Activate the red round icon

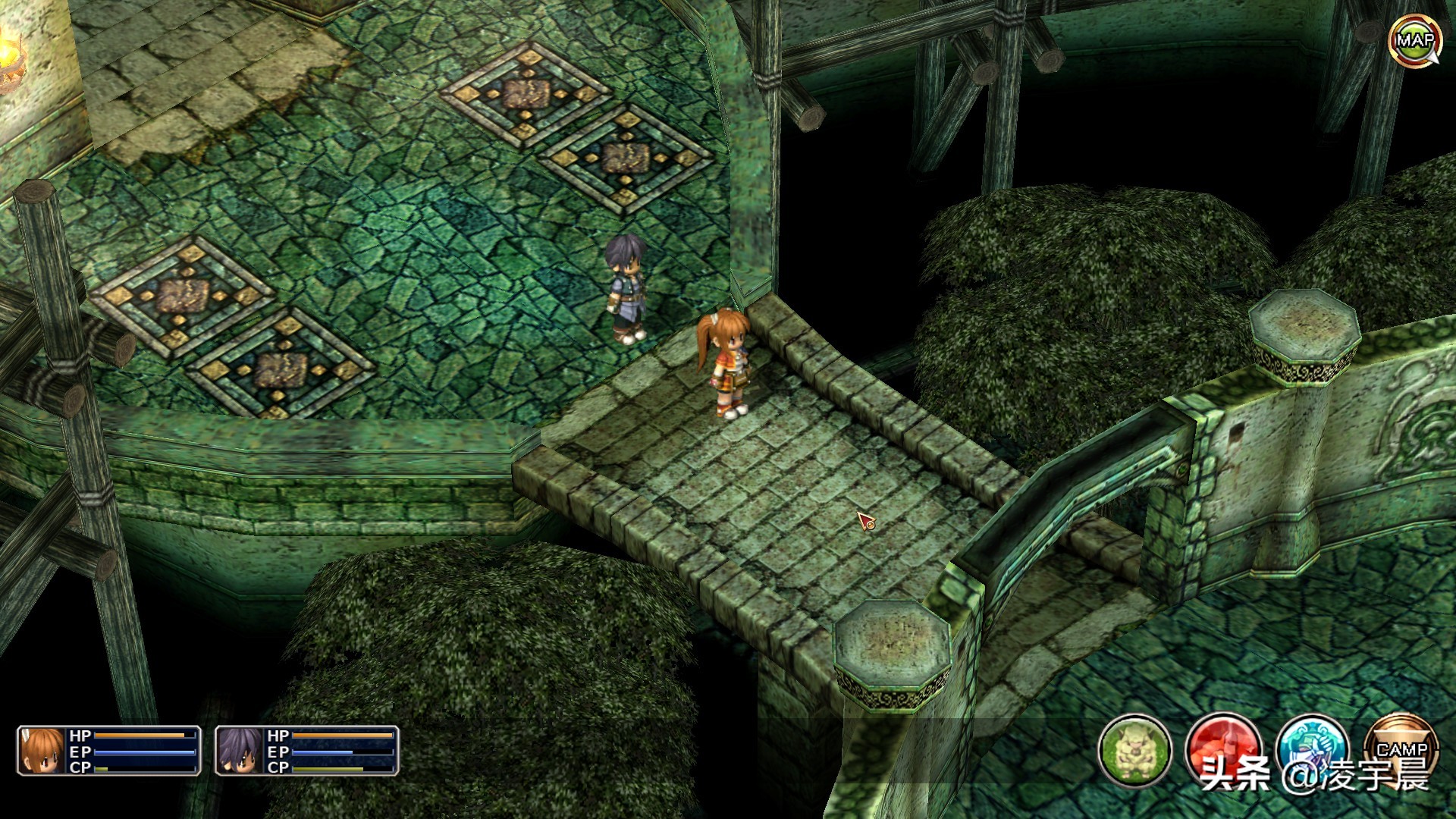(1223, 749)
